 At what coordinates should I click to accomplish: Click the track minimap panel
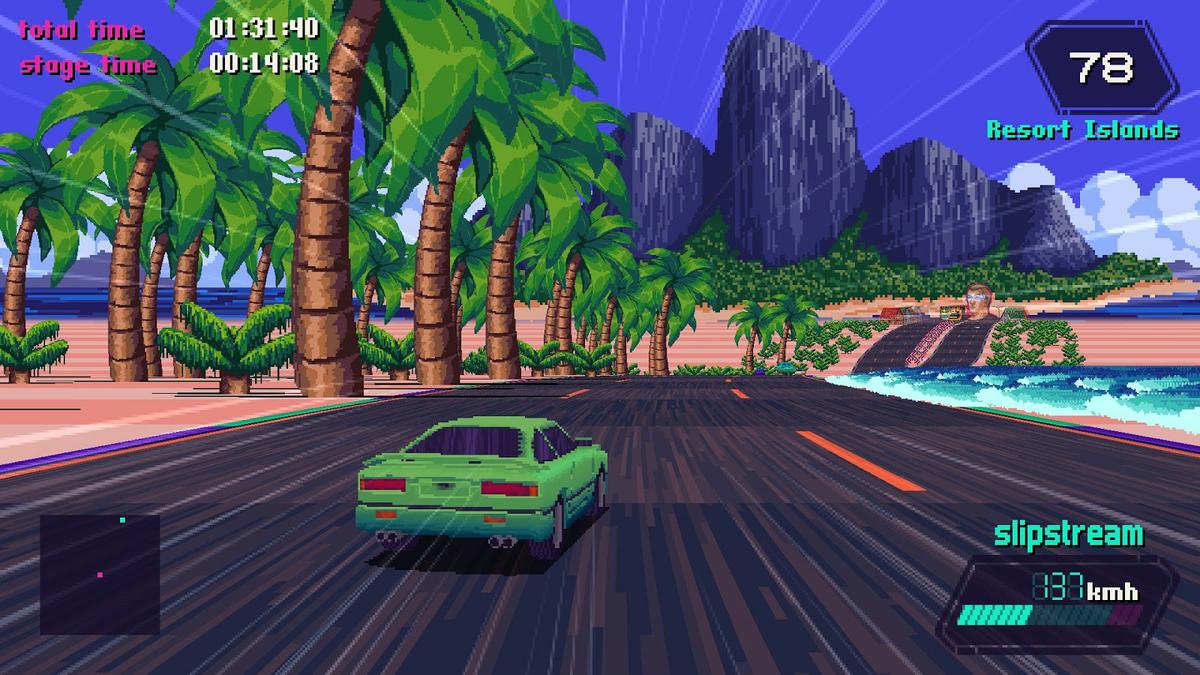click(x=100, y=574)
